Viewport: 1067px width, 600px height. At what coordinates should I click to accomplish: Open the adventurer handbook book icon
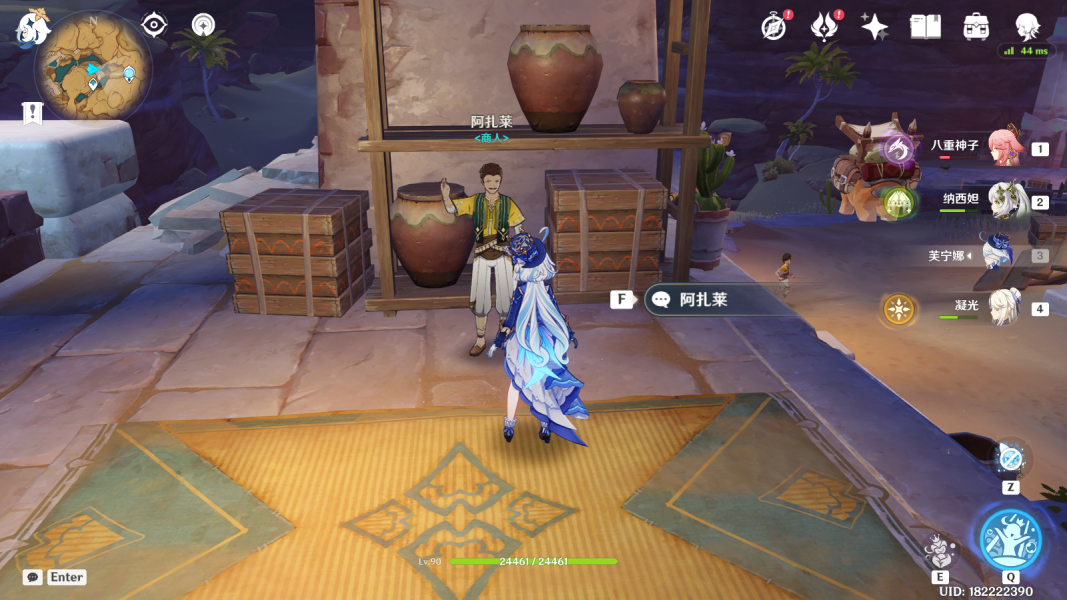[x=925, y=27]
